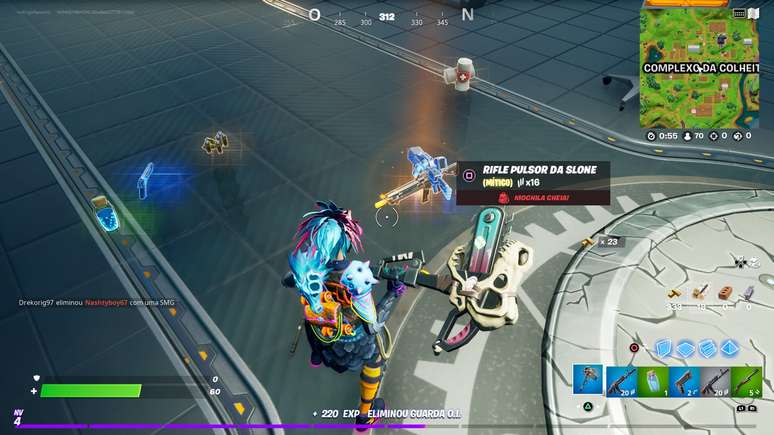This screenshot has height=435, width=774.
Task: Choose the wall building piece
Action: (662, 348)
